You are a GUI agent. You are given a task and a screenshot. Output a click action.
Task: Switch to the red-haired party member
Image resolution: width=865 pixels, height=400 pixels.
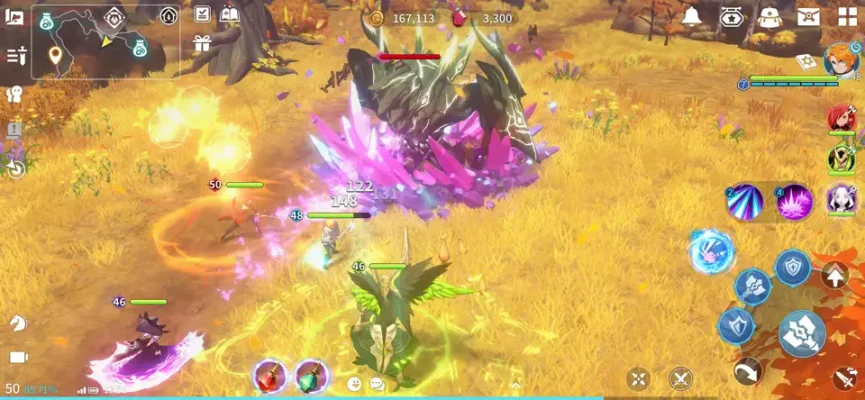[842, 118]
